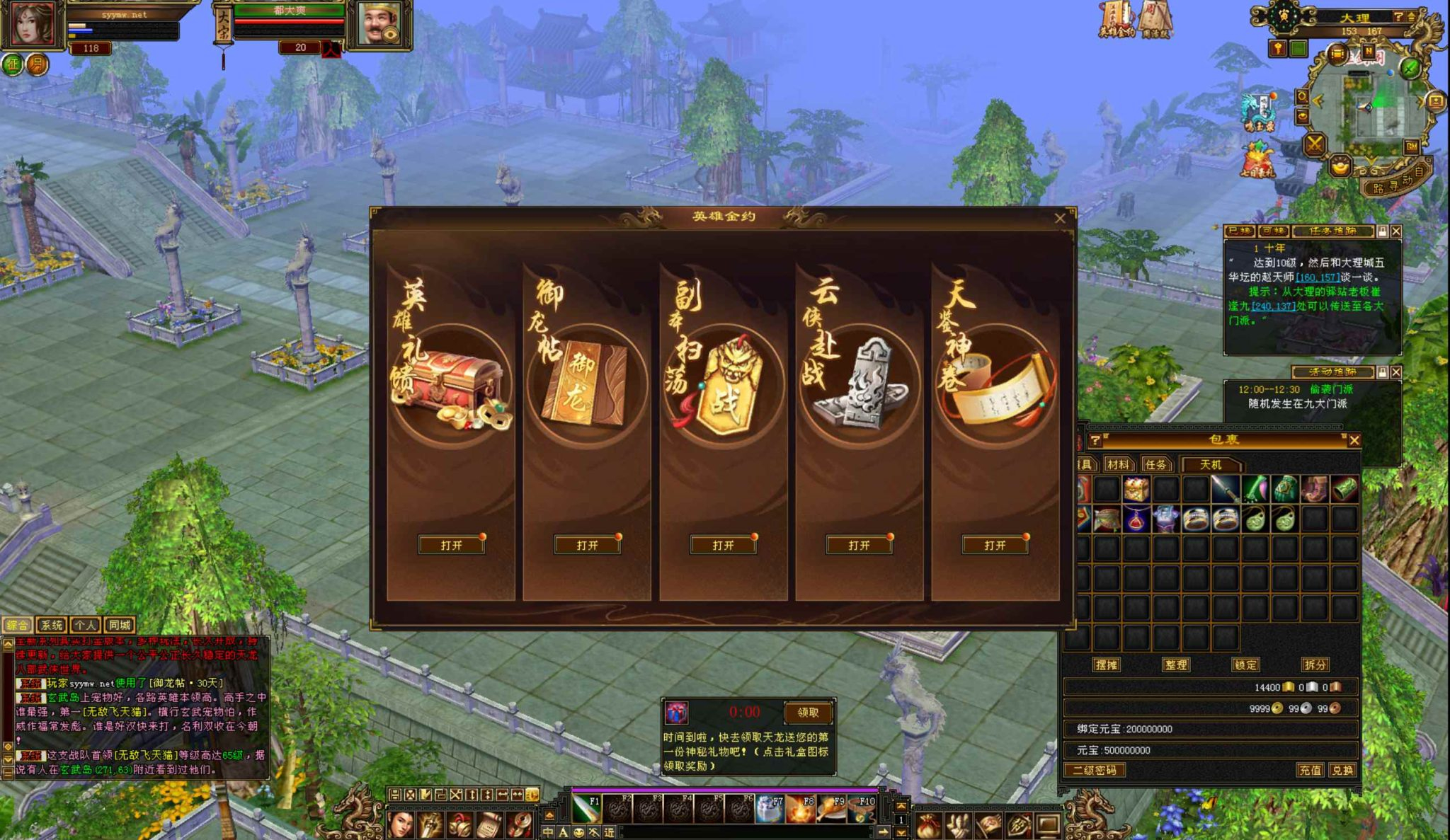Open the 七日豪礼 gift bag icon
This screenshot has height=840, width=1450.
tap(1257, 160)
